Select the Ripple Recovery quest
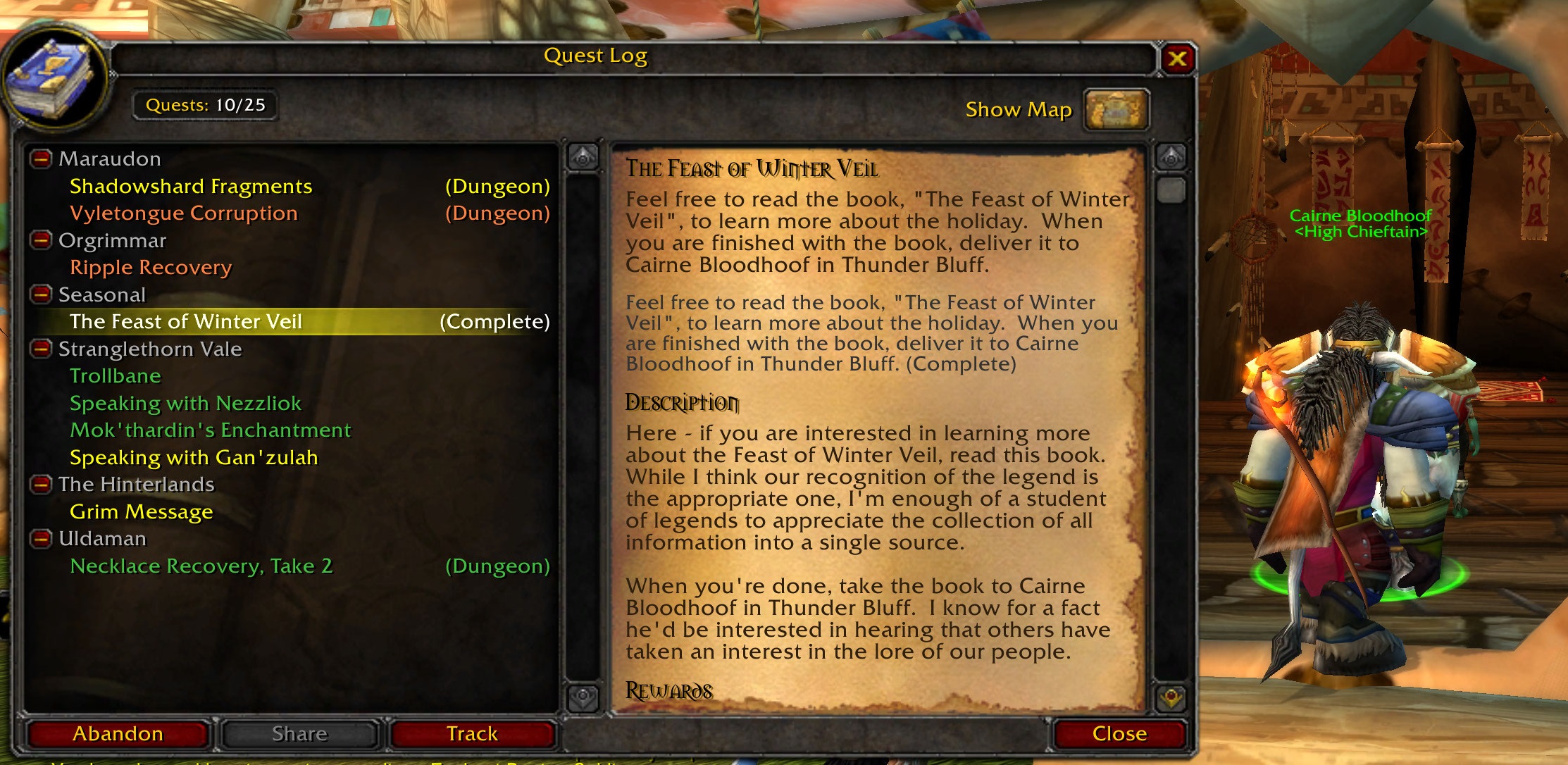Image resolution: width=1568 pixels, height=765 pixels. coord(150,268)
